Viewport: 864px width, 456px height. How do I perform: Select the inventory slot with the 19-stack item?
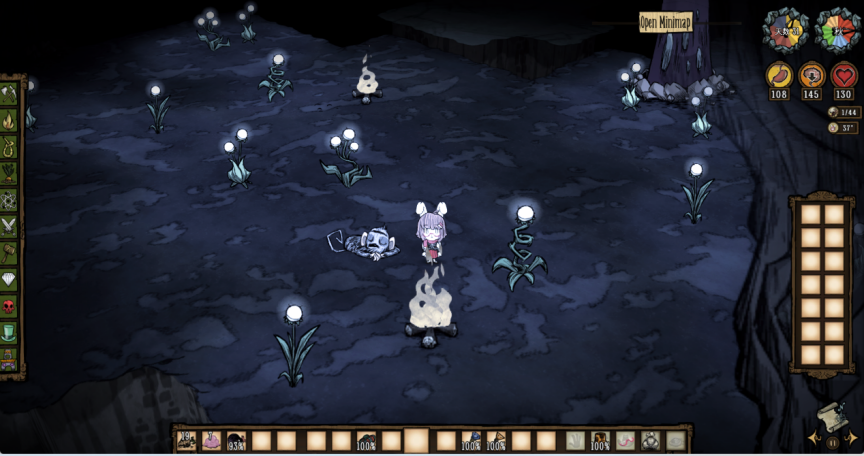click(186, 440)
